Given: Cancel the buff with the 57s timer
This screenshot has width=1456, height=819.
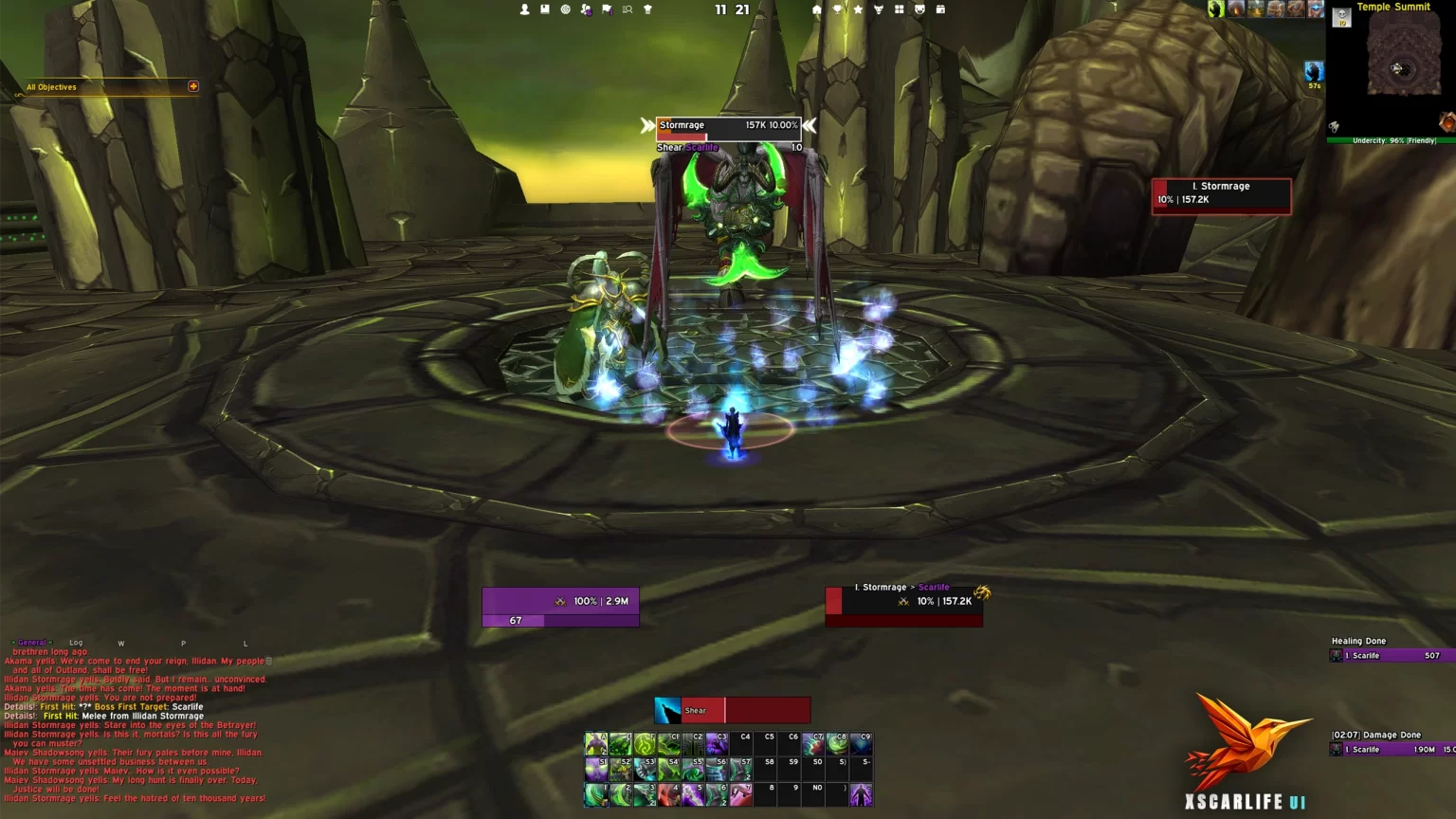Looking at the screenshot, I should tap(1314, 69).
